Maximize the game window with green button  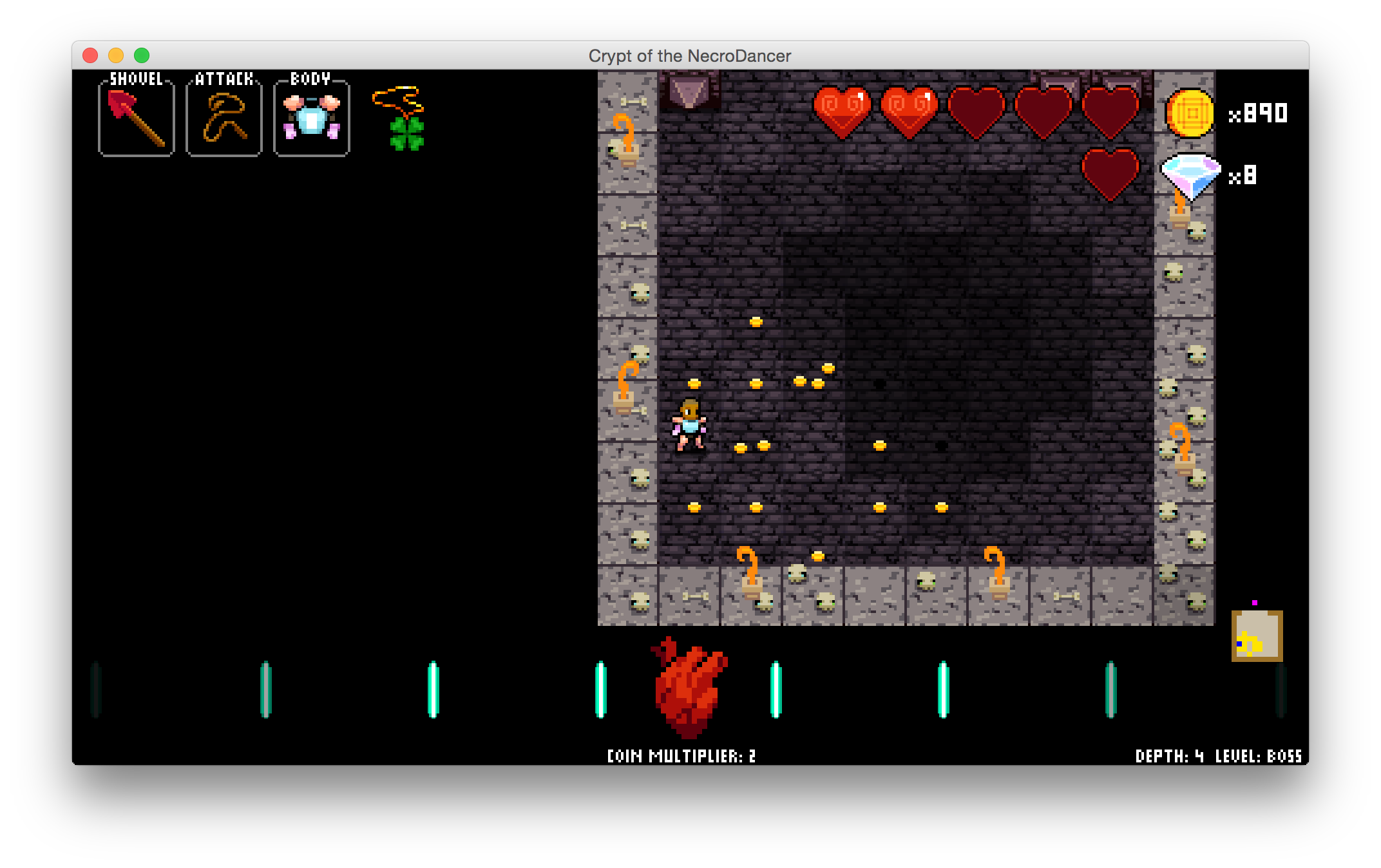[x=142, y=56]
